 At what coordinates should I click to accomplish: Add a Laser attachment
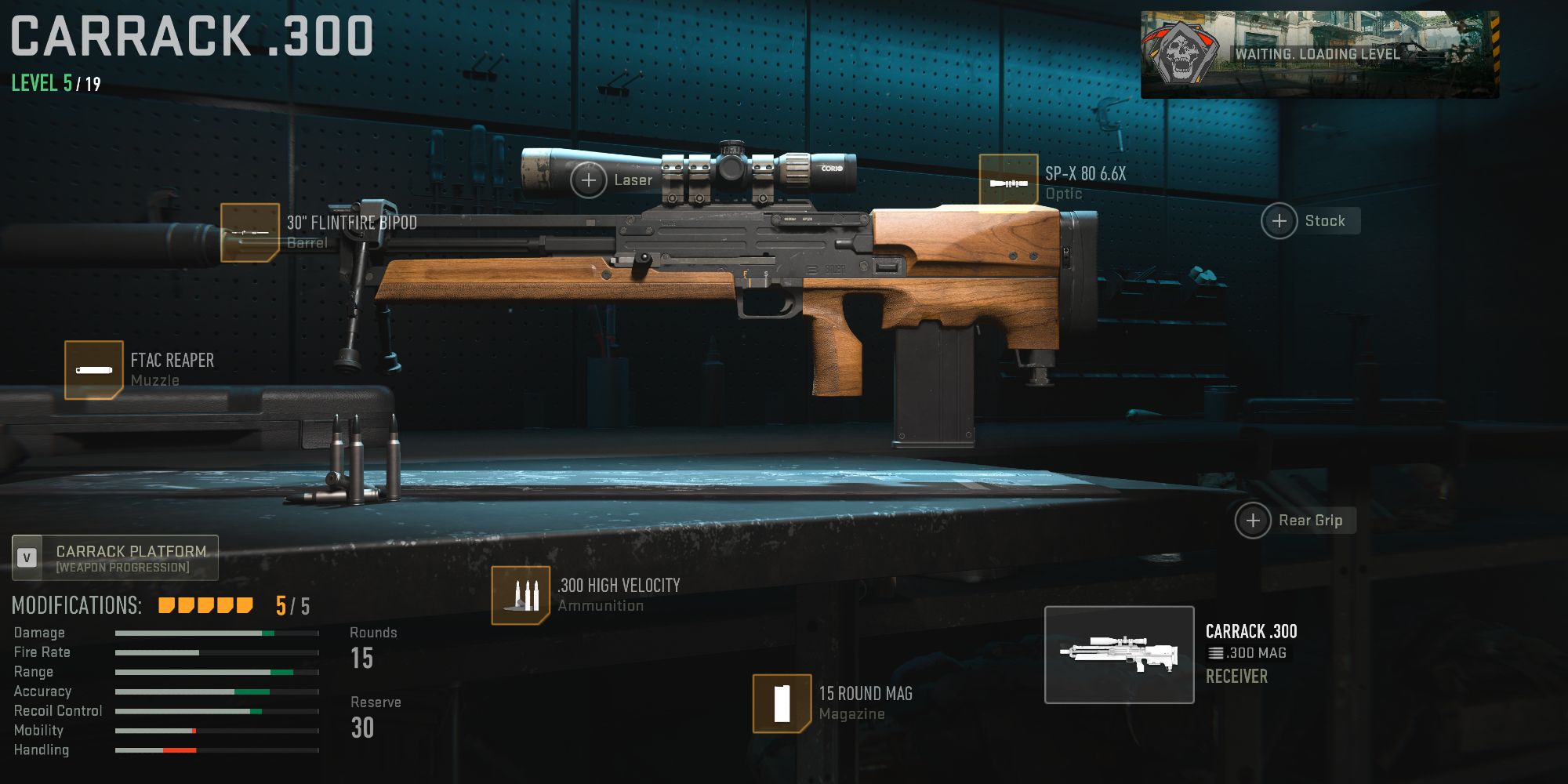pyautogui.click(x=589, y=180)
